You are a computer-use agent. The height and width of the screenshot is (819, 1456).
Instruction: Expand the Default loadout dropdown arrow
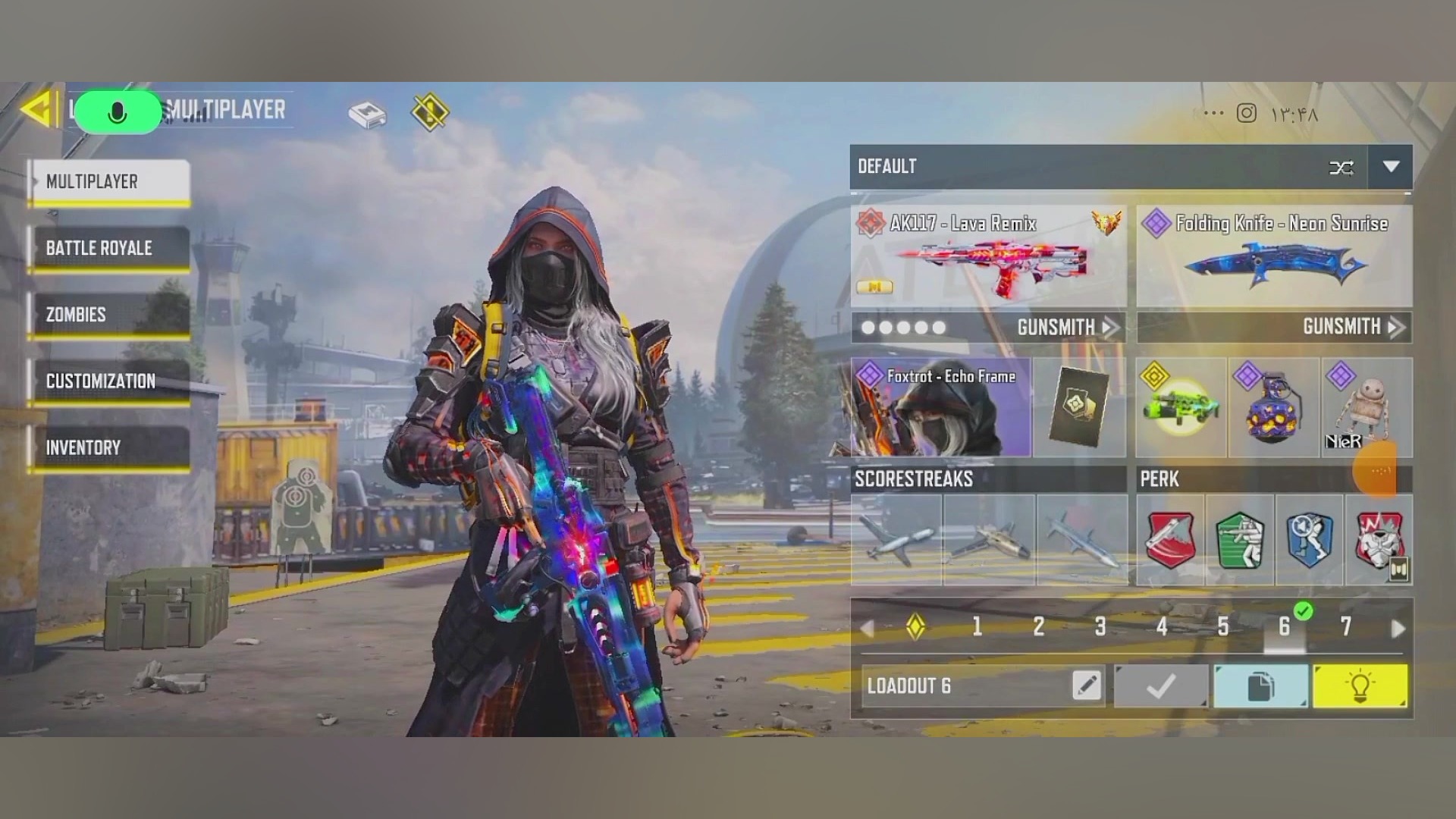pyautogui.click(x=1390, y=167)
